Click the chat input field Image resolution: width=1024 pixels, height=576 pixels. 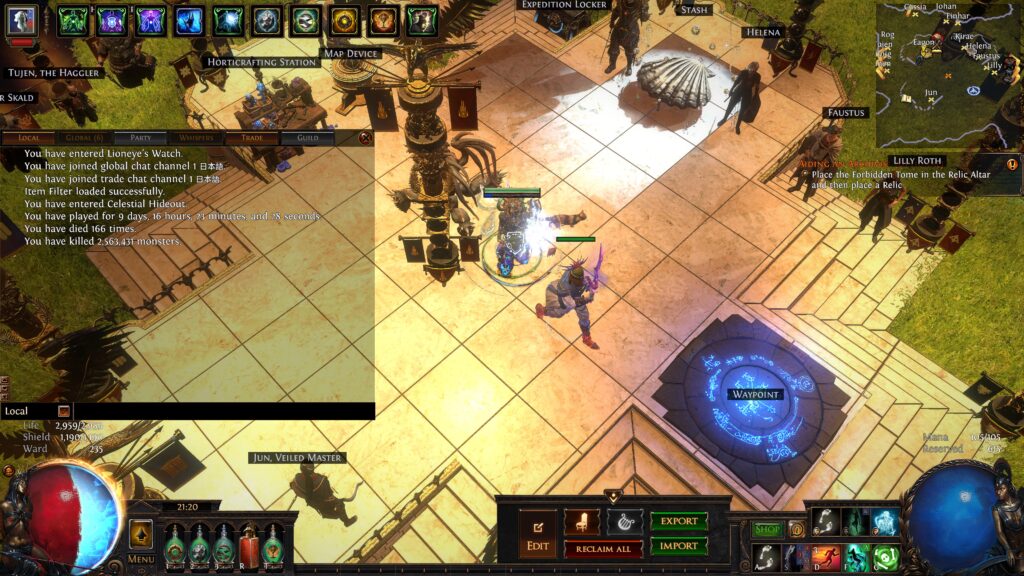click(220, 411)
